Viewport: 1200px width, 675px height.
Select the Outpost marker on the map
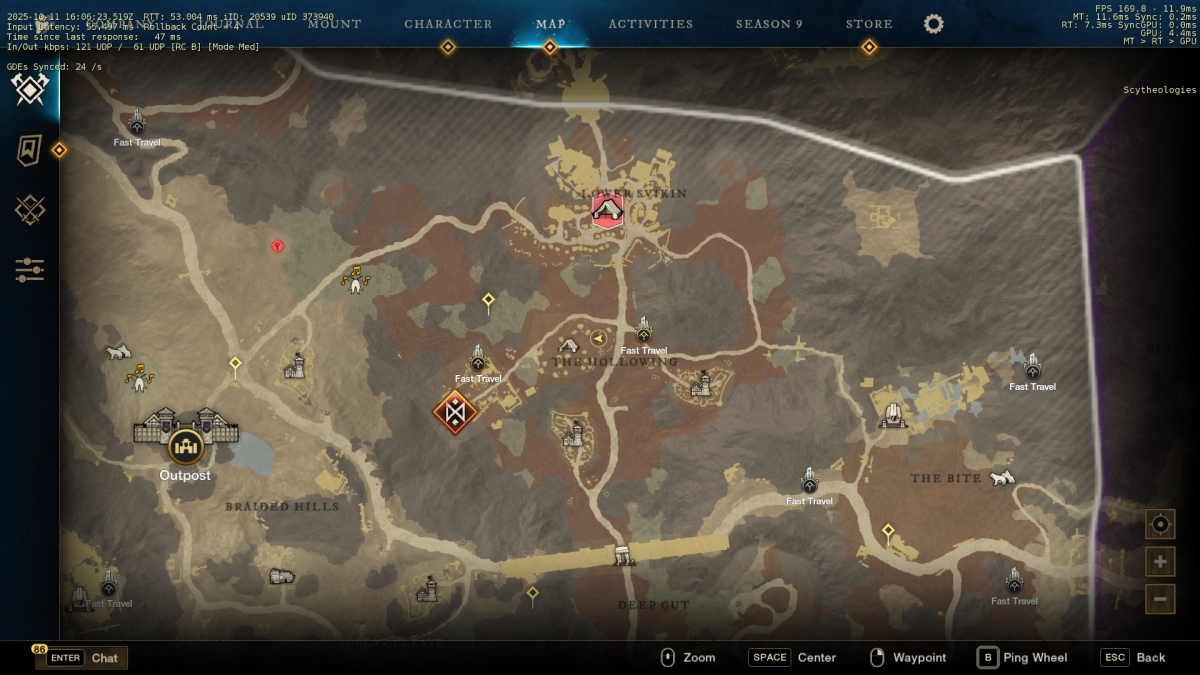pyautogui.click(x=186, y=444)
